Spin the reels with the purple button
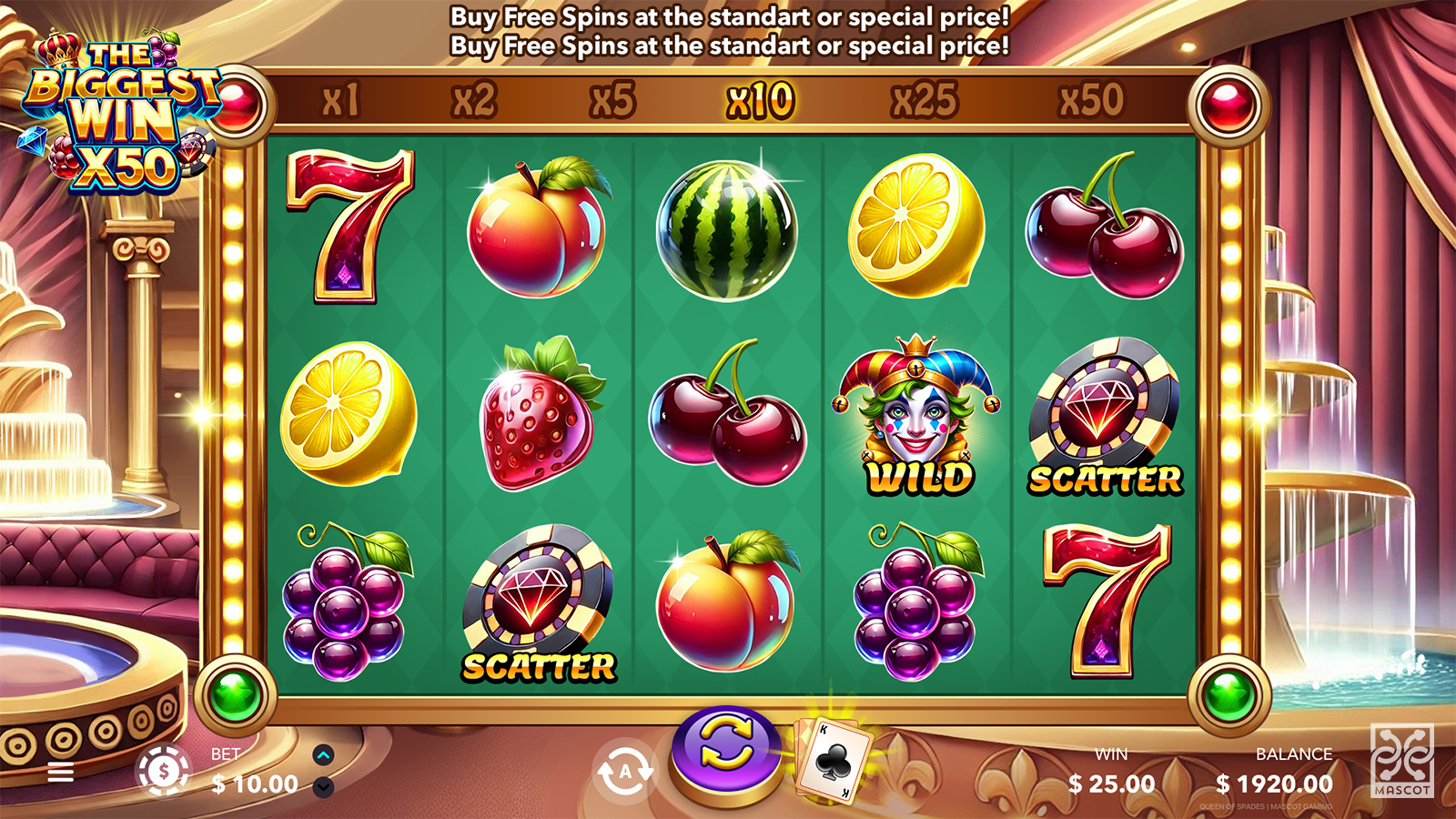 (725, 752)
